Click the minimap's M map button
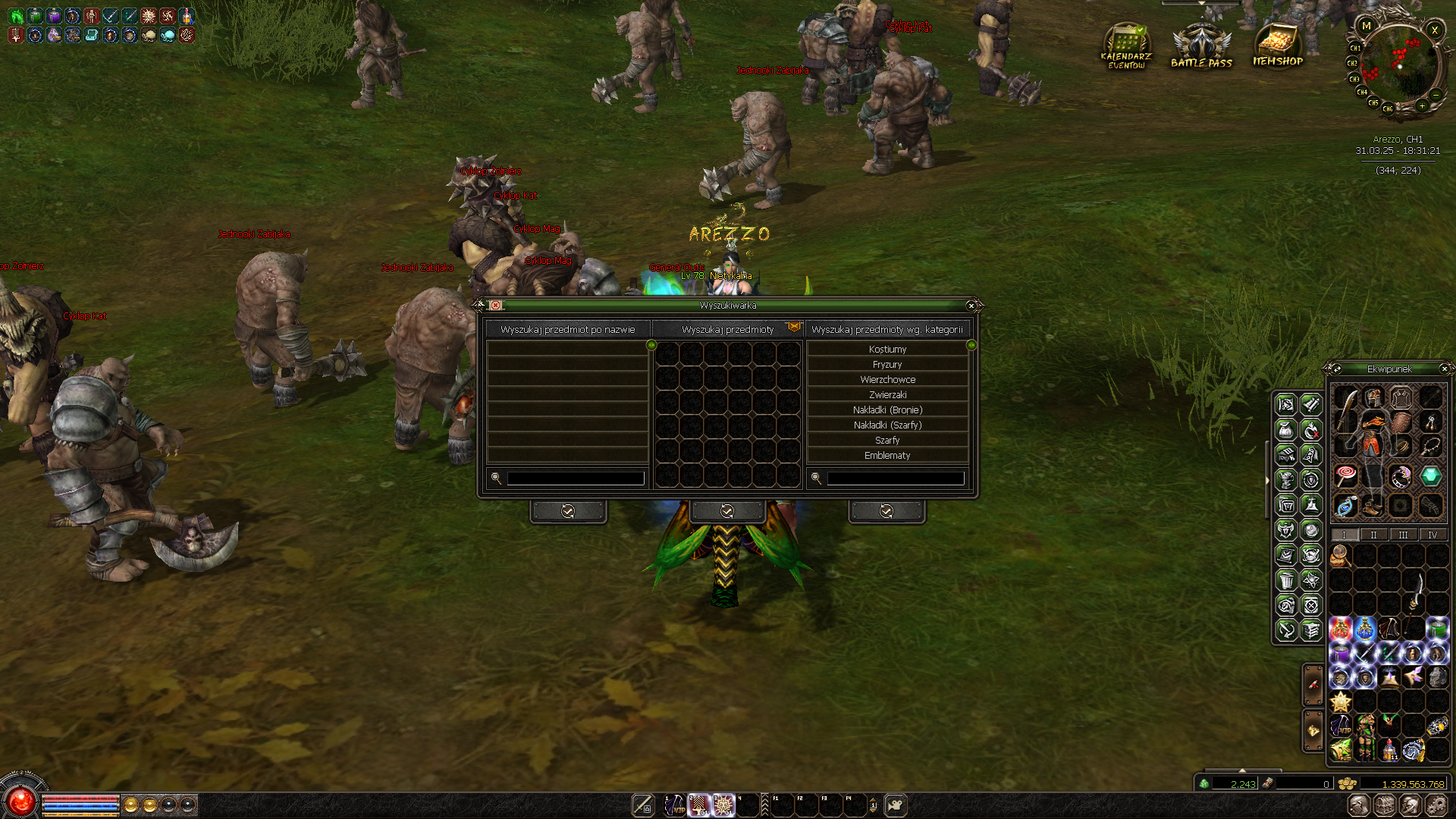 (x=1367, y=26)
